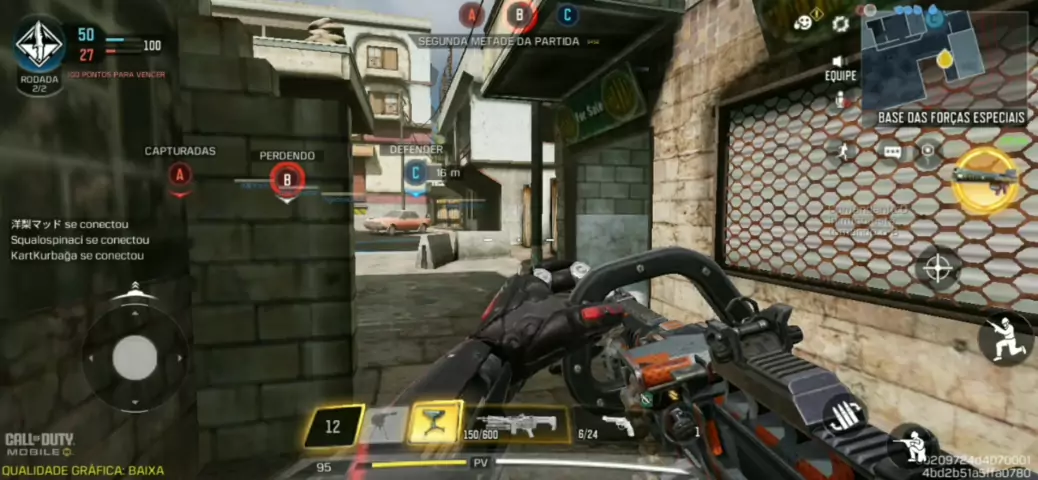Viewport: 1038px width, 480px height.
Task: Tap the microphone icon below Equipe
Action: [x=840, y=100]
